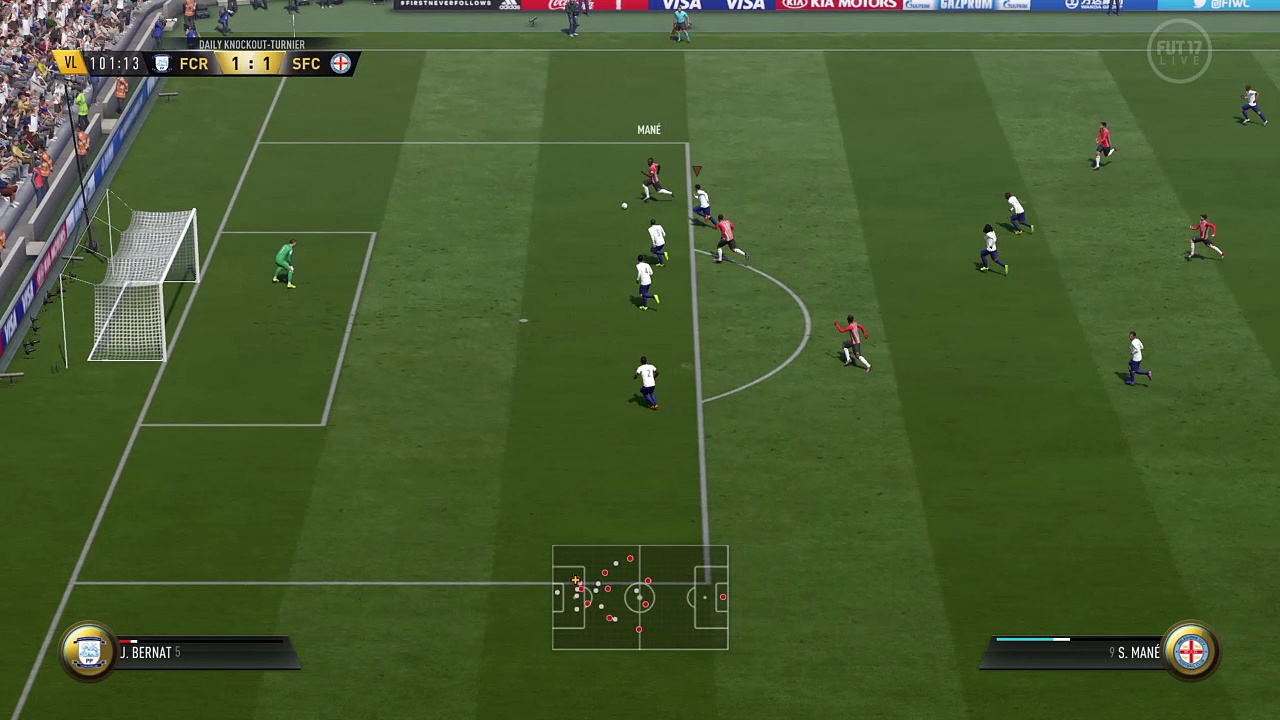Screen dimensions: 1280x720
Task: Click the pitch radar minimap
Action: pyautogui.click(x=640, y=598)
